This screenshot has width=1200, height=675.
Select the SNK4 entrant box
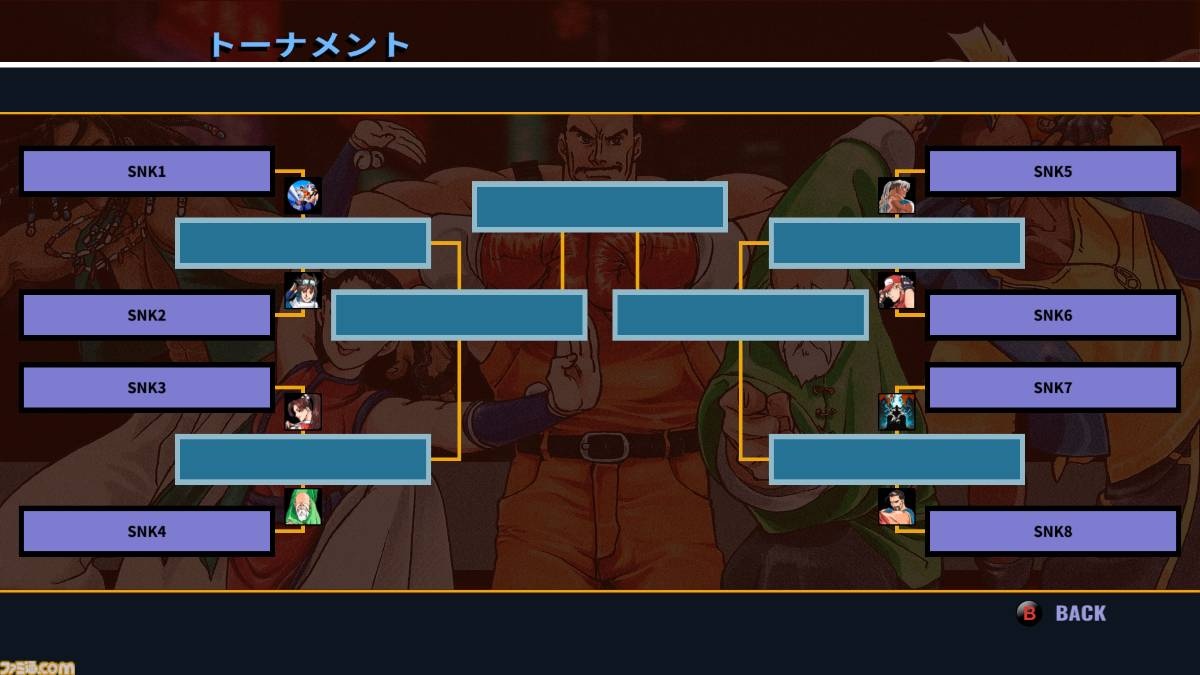tap(147, 531)
